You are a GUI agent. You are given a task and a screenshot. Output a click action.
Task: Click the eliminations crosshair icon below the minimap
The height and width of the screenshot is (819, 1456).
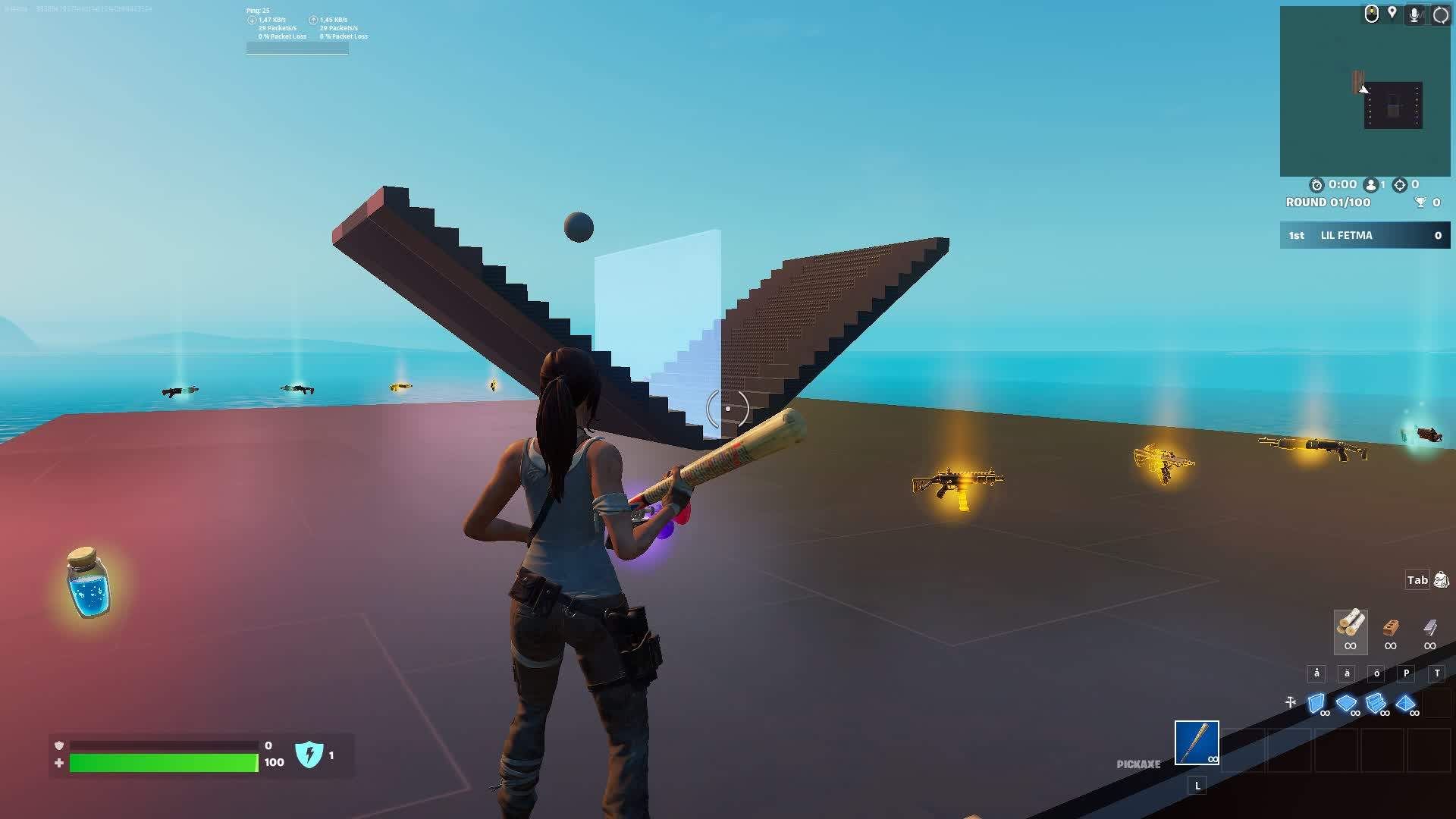tap(1401, 184)
